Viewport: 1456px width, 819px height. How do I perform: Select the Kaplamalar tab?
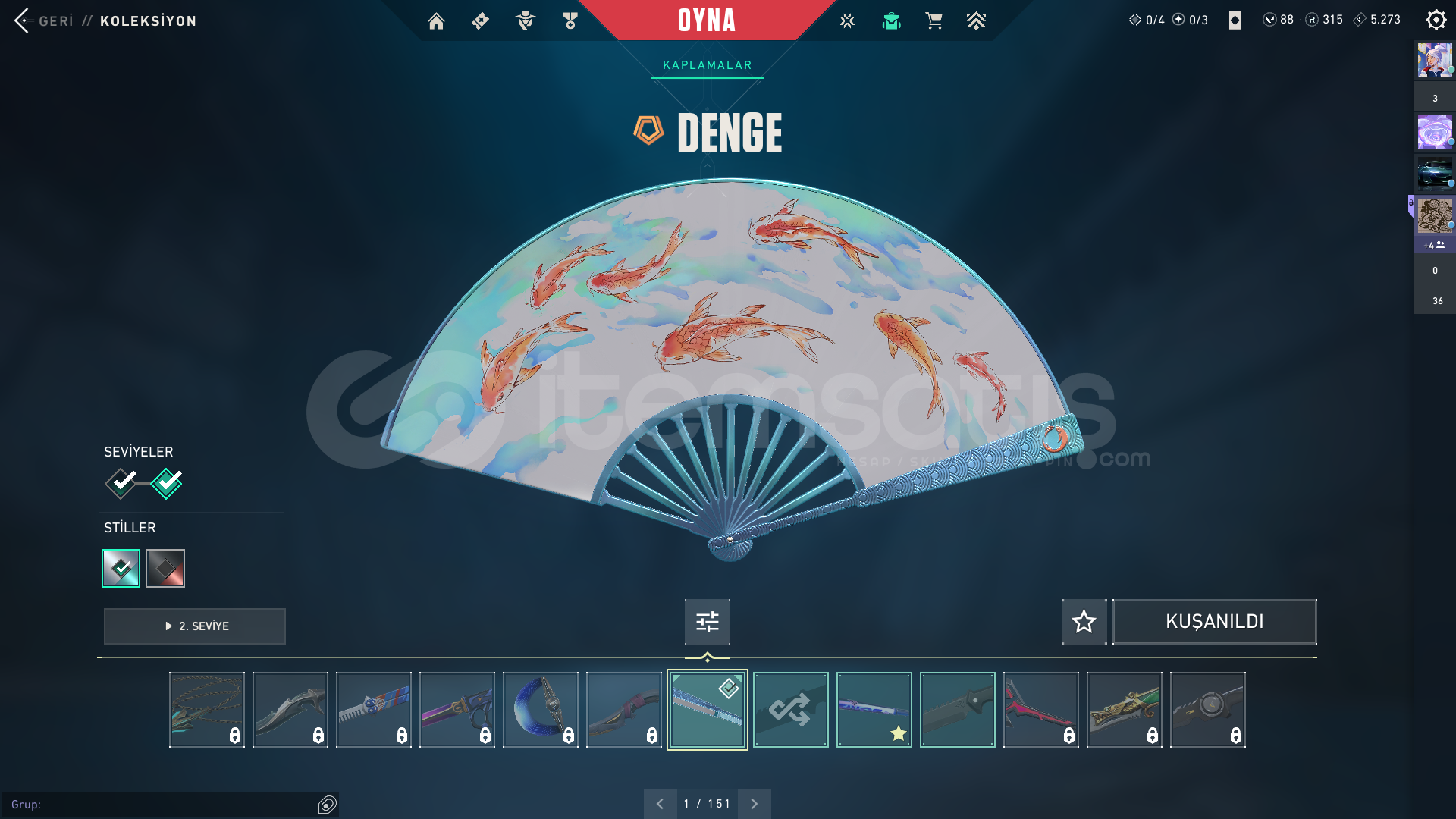click(x=707, y=65)
